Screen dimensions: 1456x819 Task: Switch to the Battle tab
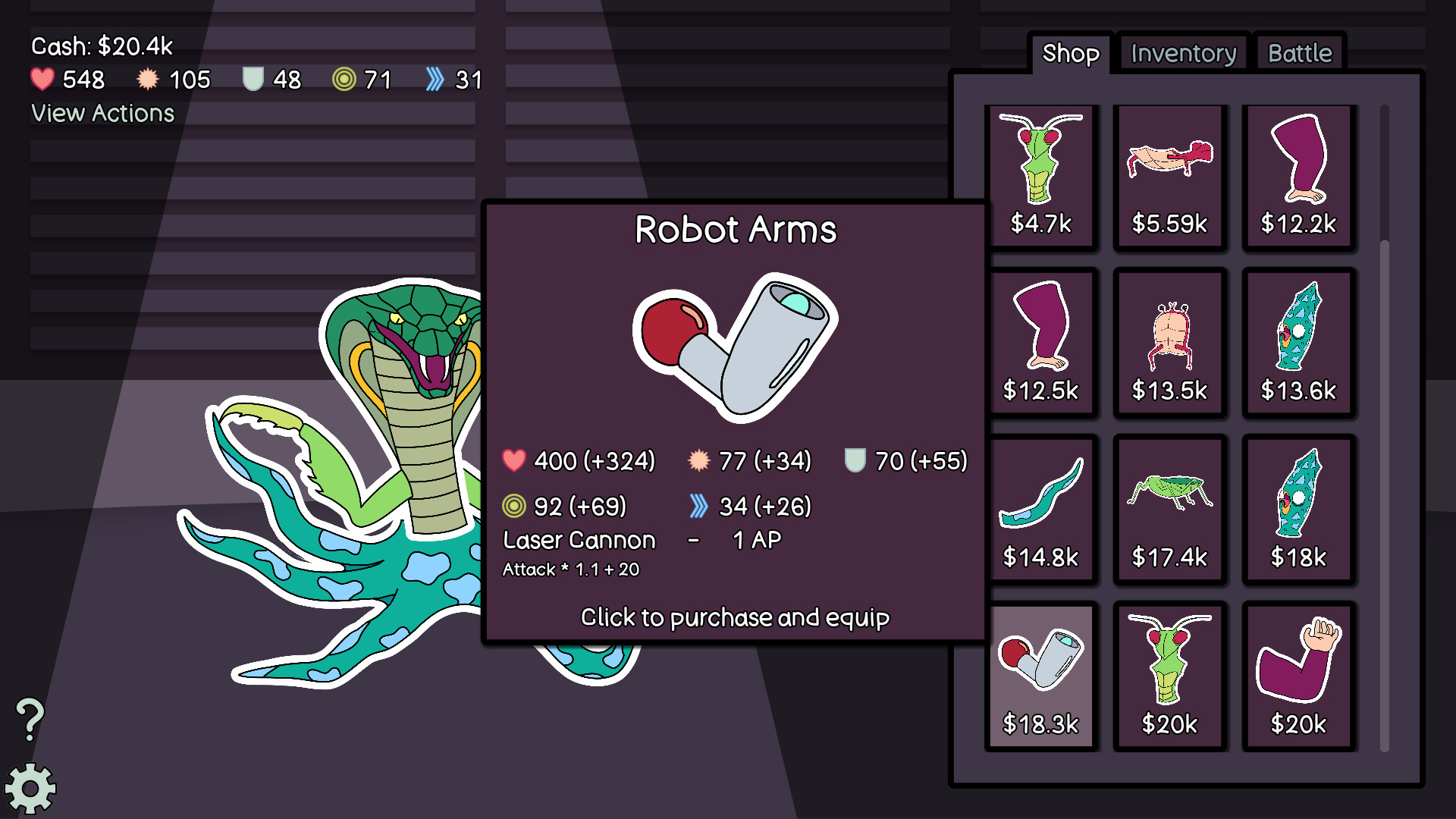coord(1299,52)
